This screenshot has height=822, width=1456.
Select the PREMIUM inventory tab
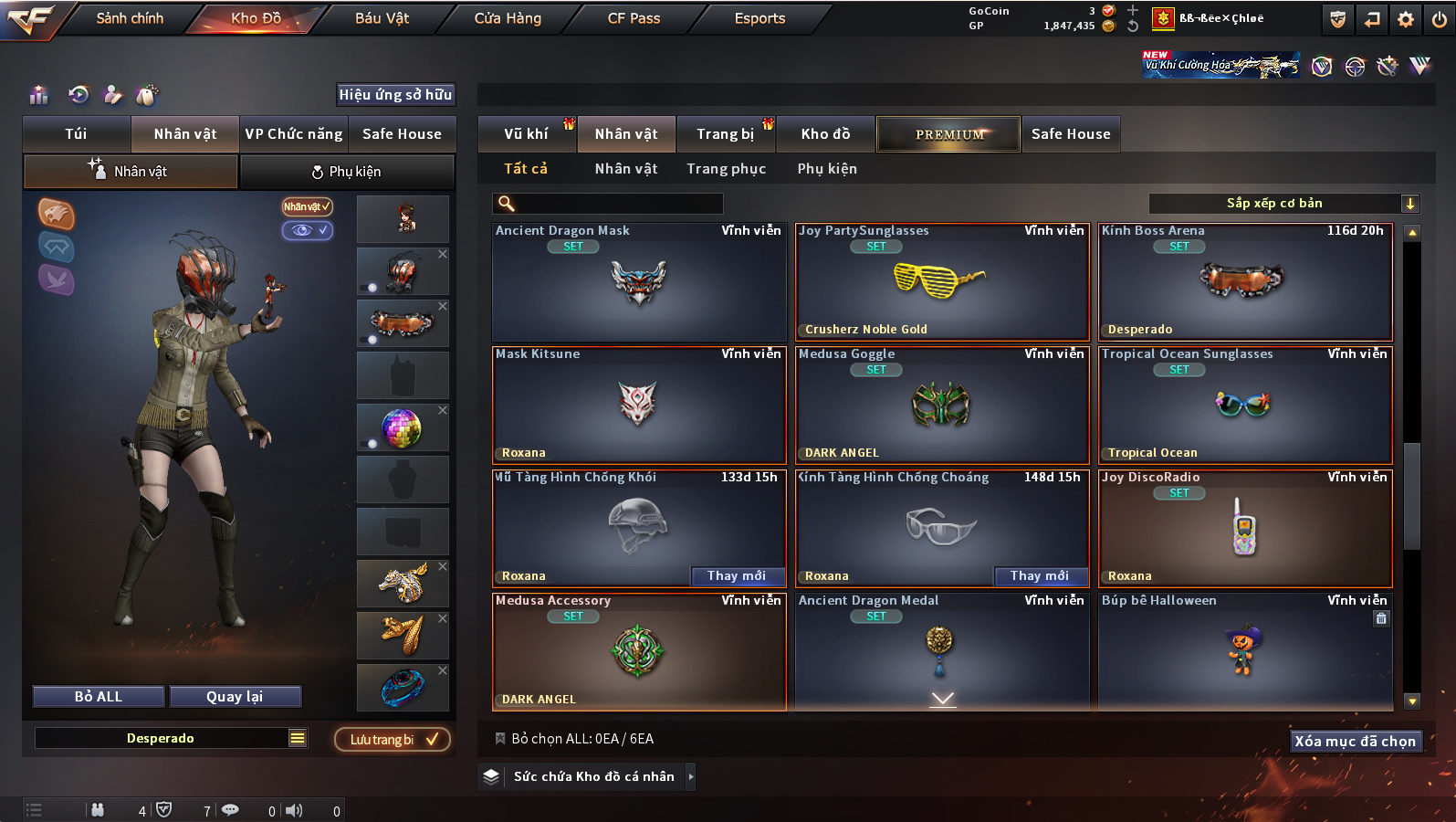(x=949, y=134)
